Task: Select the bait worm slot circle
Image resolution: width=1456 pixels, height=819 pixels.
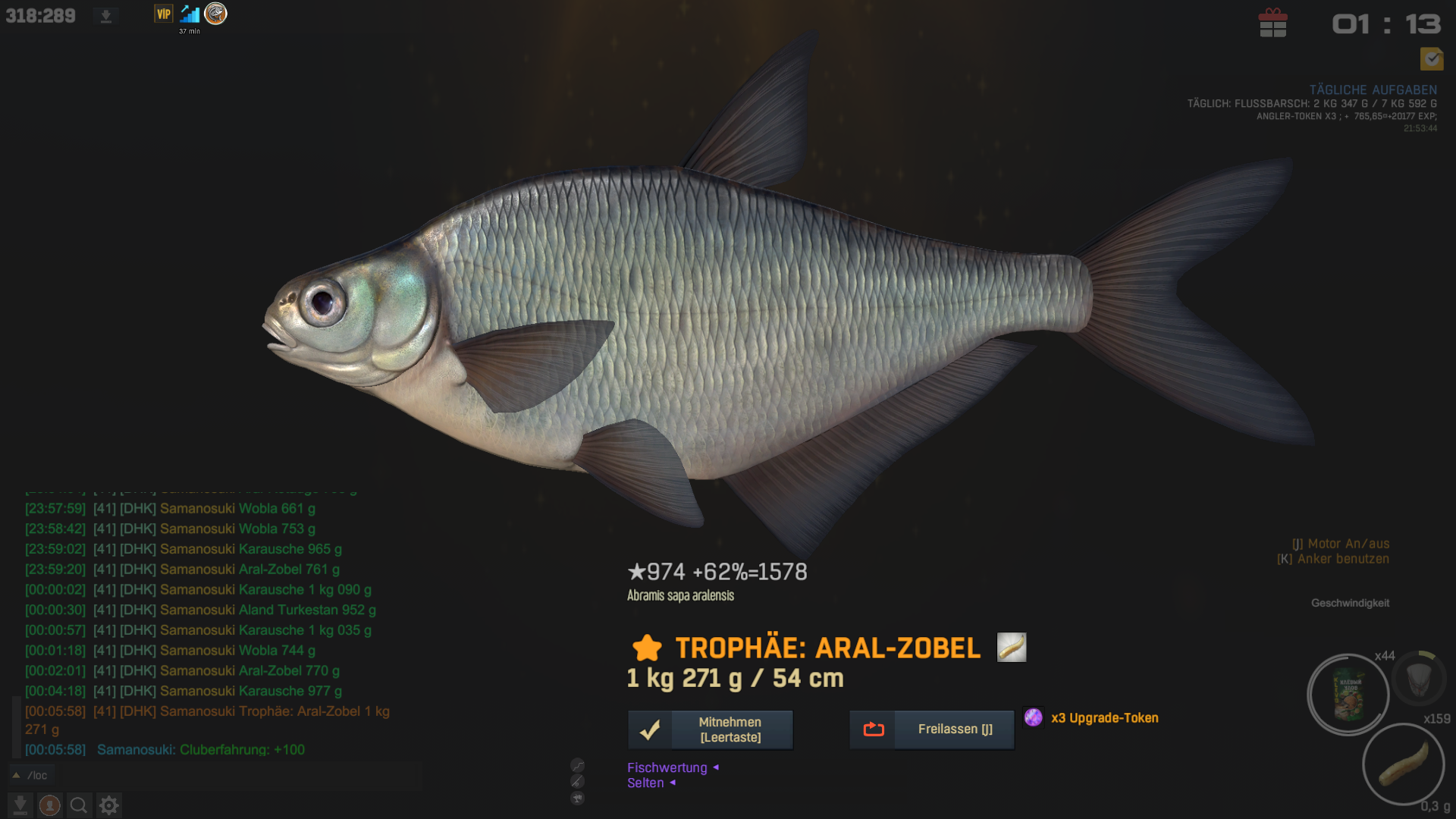Action: 1403,764
